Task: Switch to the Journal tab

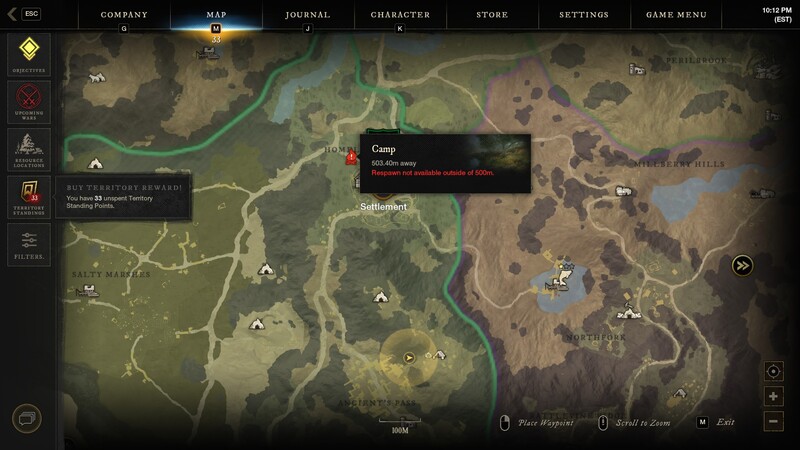Action: click(x=307, y=15)
